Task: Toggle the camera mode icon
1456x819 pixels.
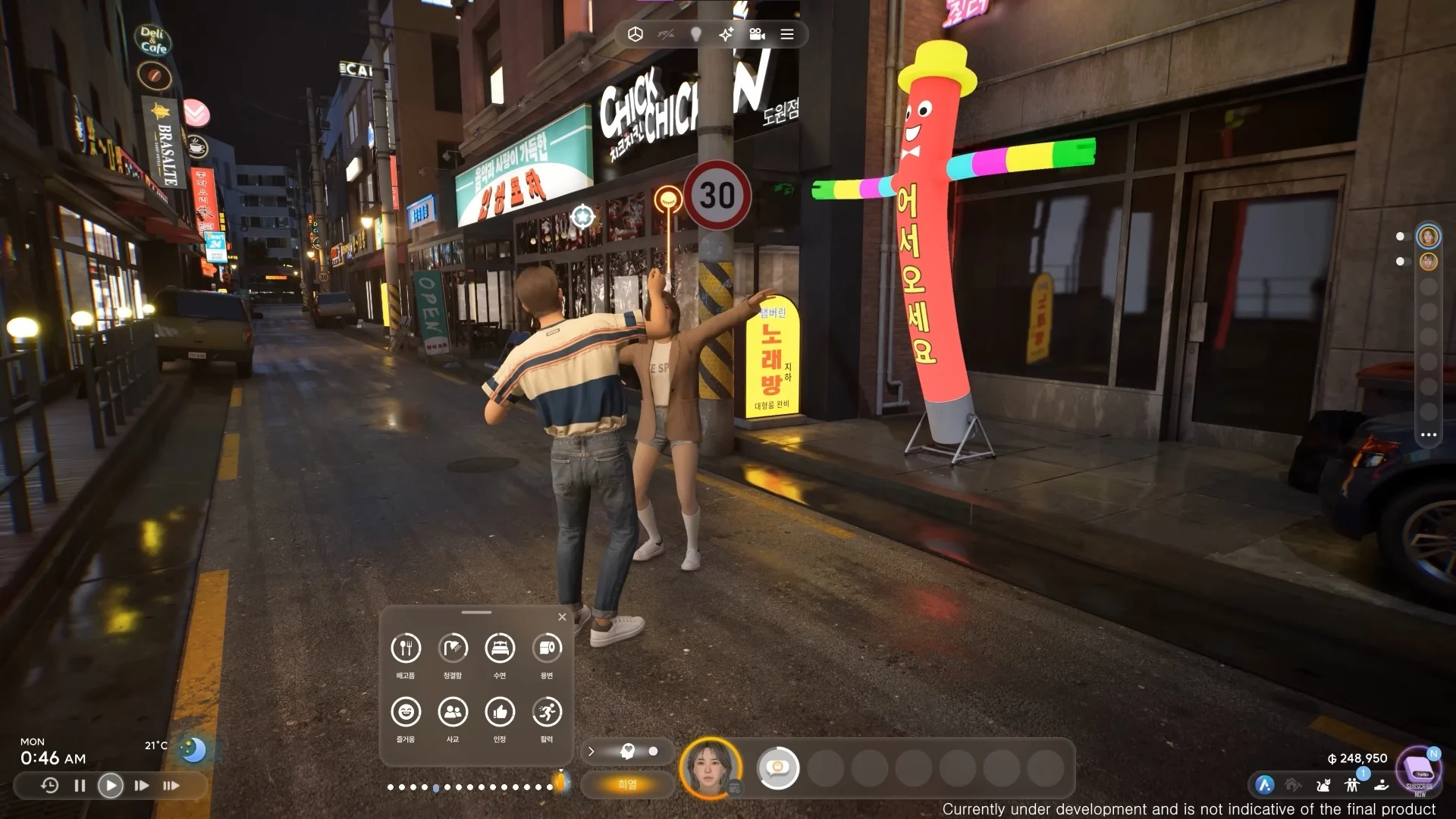Action: pos(757,34)
